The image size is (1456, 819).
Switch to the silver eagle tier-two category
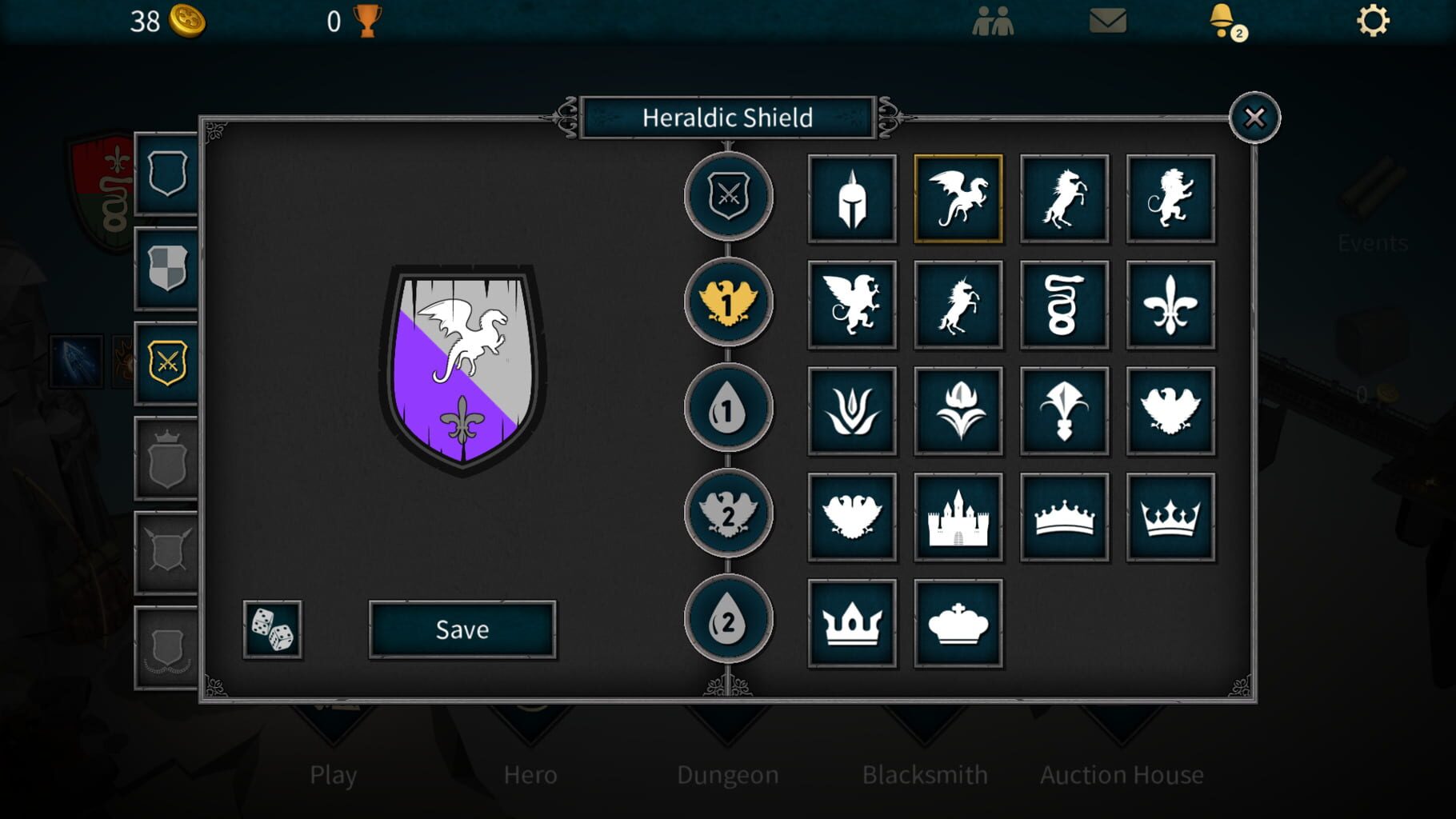pyautogui.click(x=728, y=513)
